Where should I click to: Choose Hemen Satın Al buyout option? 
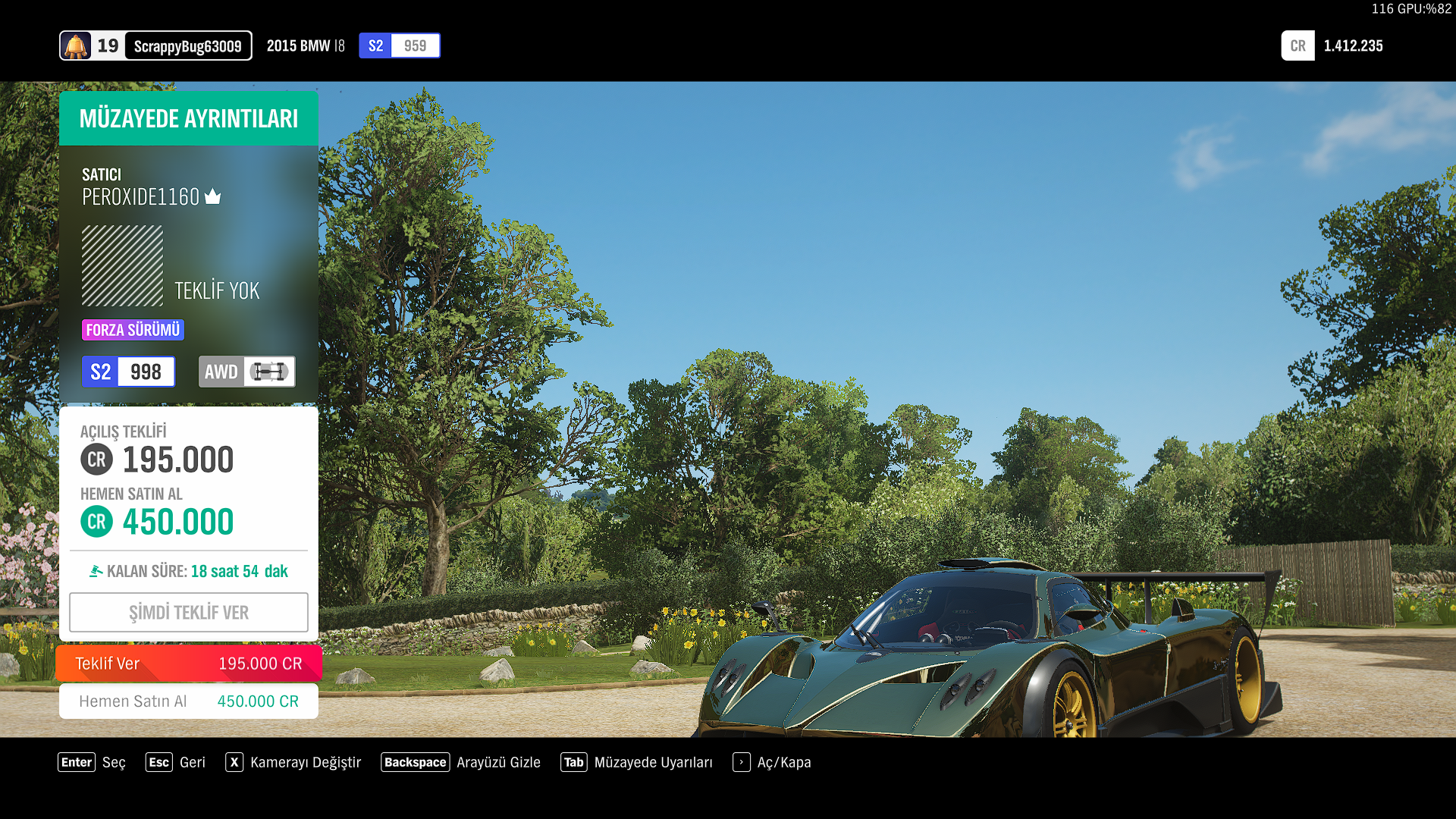coord(188,701)
